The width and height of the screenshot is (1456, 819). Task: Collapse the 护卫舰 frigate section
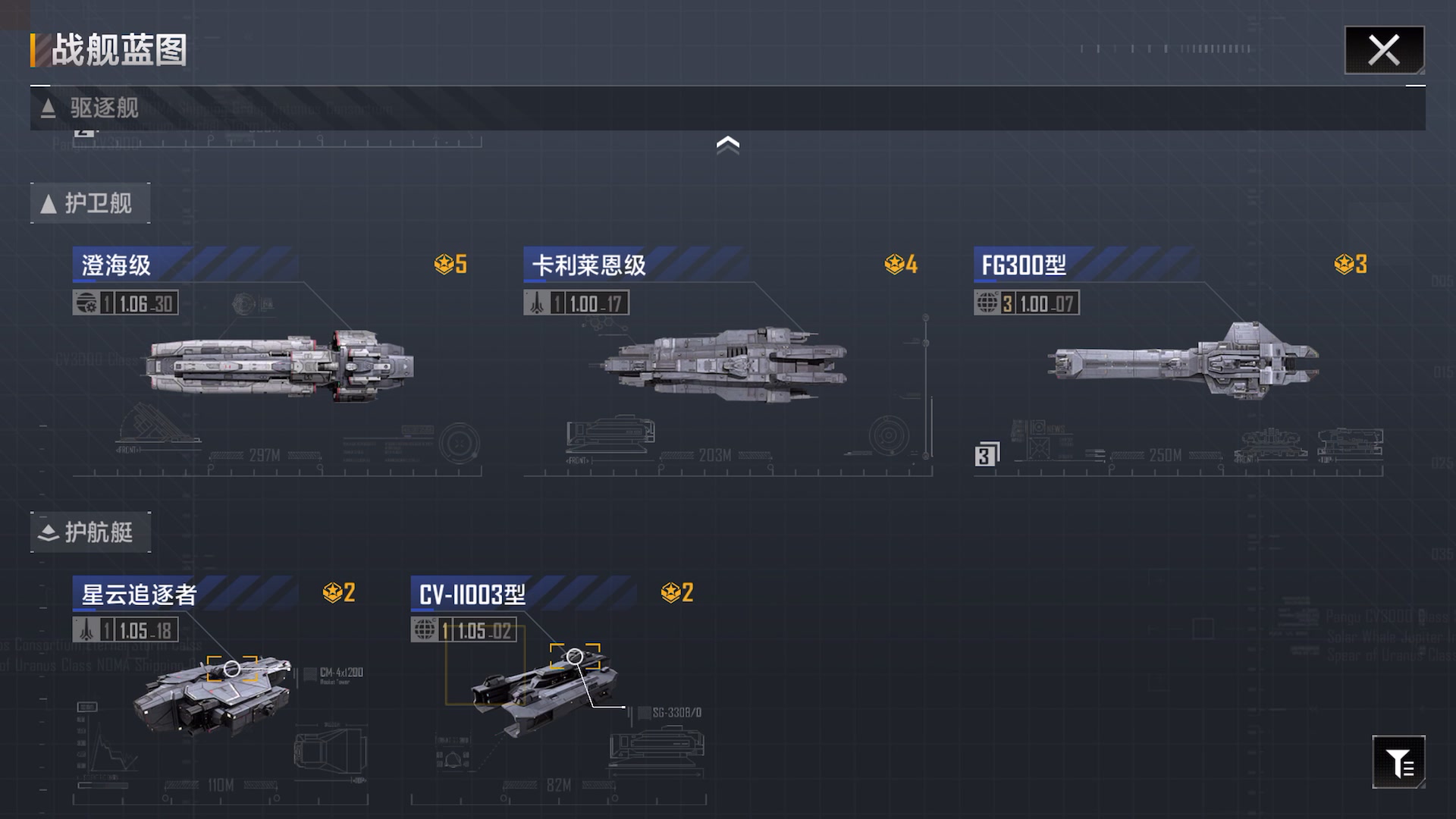click(90, 202)
